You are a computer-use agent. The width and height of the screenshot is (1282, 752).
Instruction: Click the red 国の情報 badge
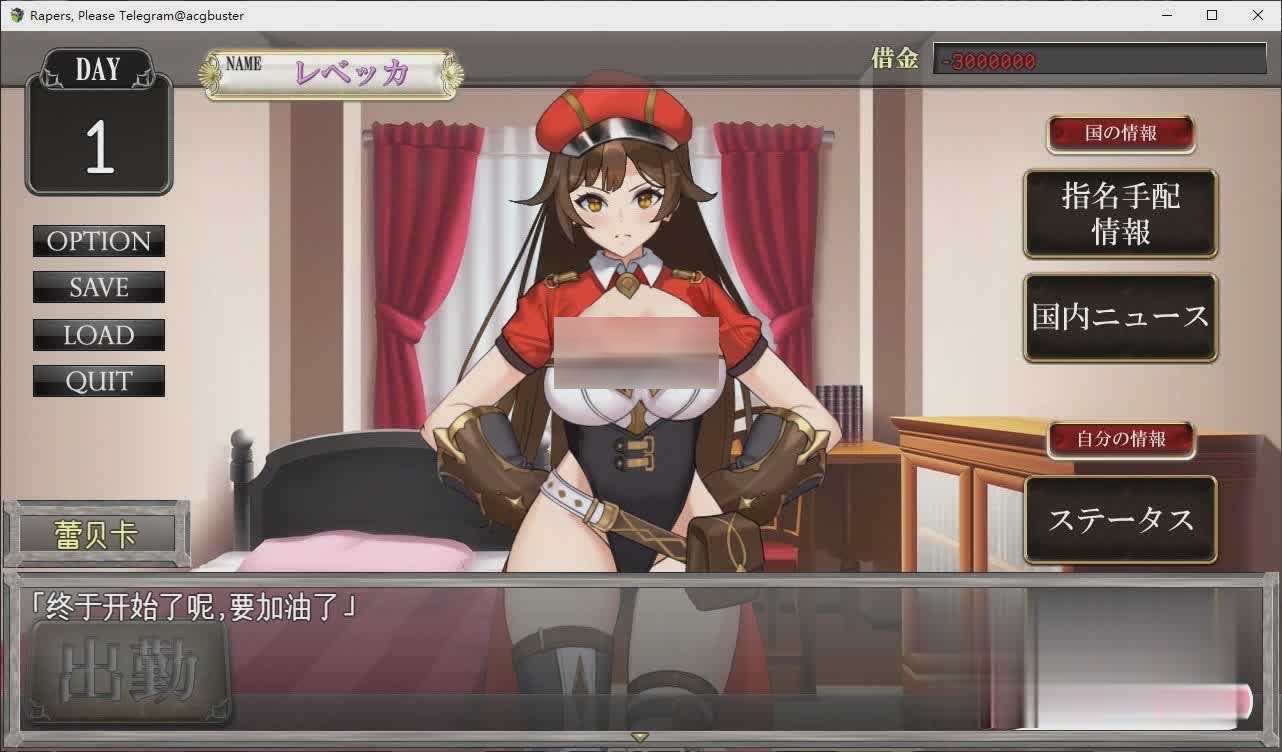point(1120,134)
